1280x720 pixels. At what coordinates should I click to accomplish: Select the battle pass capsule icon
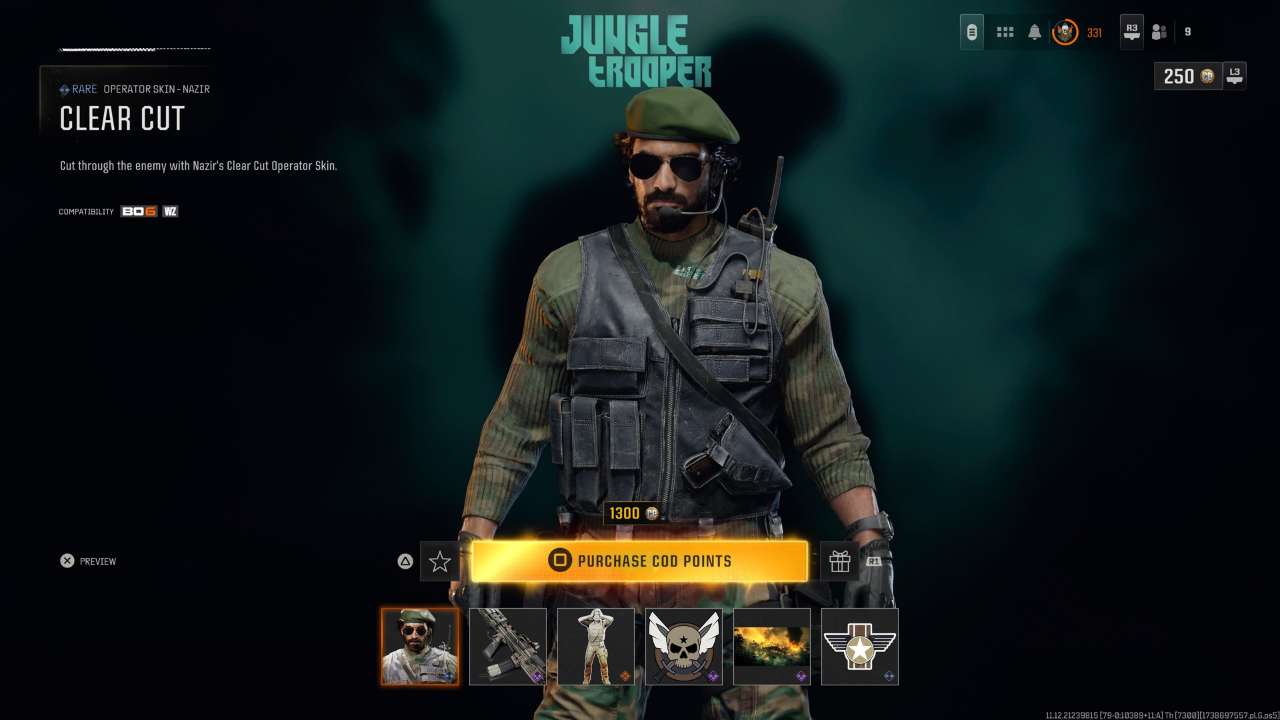pos(971,31)
